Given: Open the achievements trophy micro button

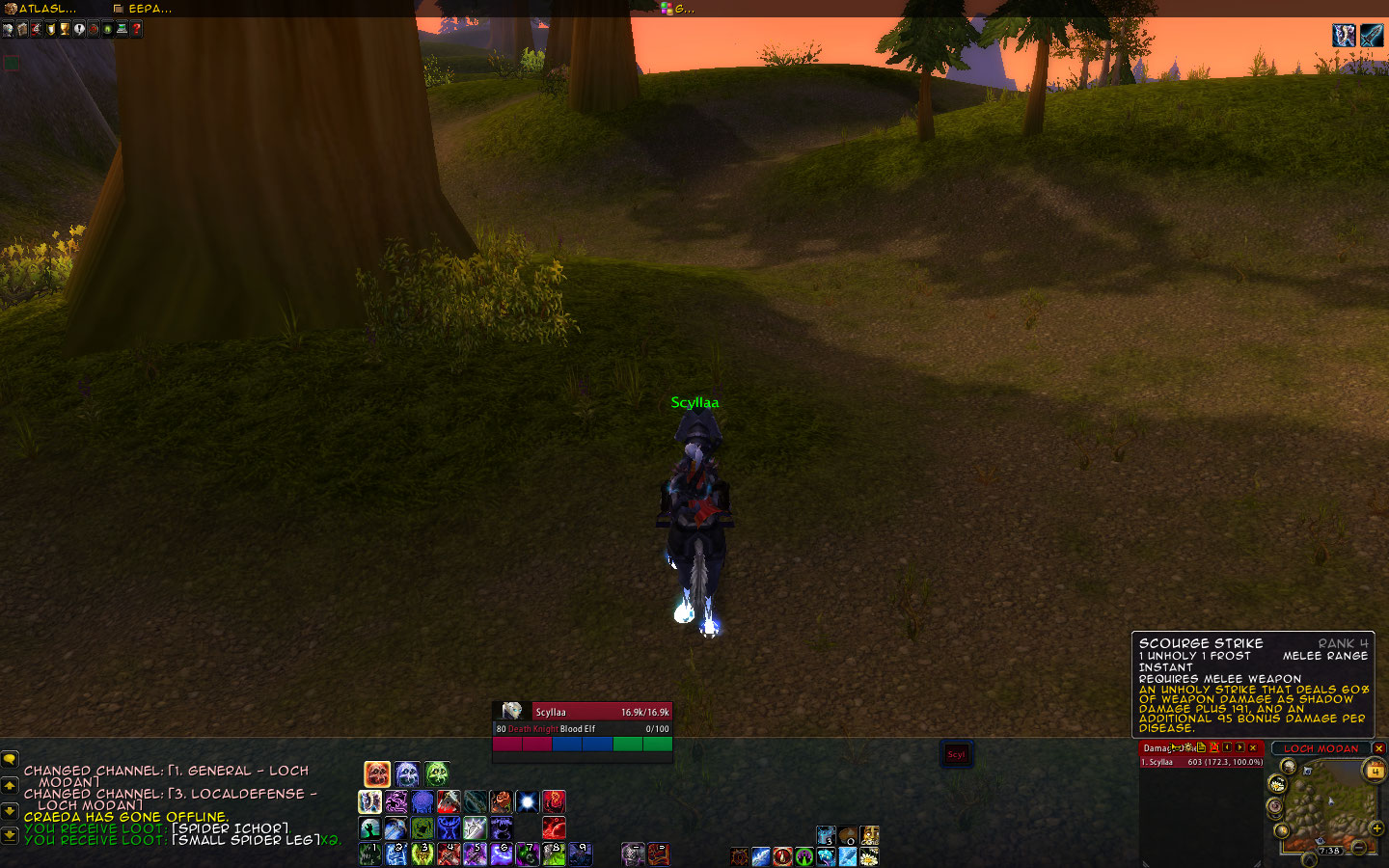Looking at the screenshot, I should (x=65, y=29).
